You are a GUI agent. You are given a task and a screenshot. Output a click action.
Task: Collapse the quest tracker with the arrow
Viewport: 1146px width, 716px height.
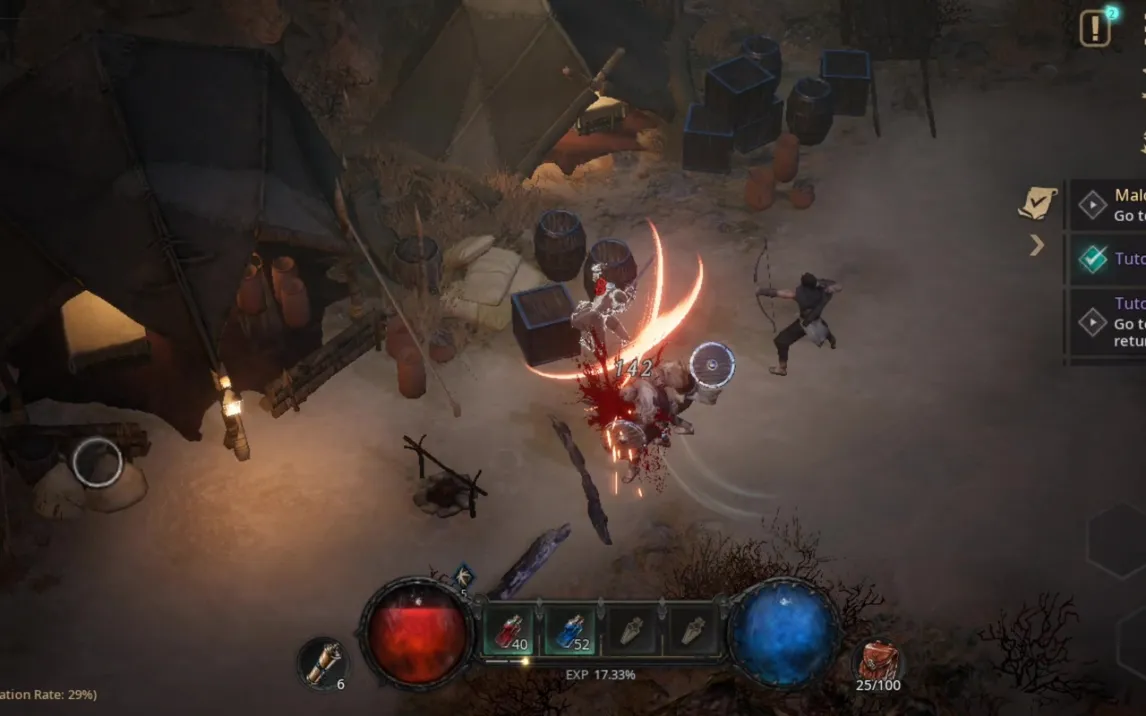point(1037,245)
